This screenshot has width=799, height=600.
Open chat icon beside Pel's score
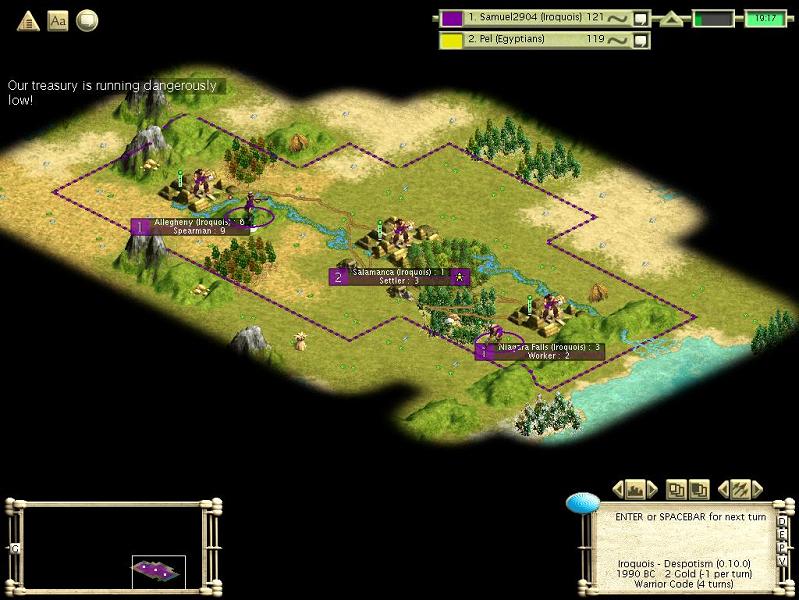[x=641, y=40]
